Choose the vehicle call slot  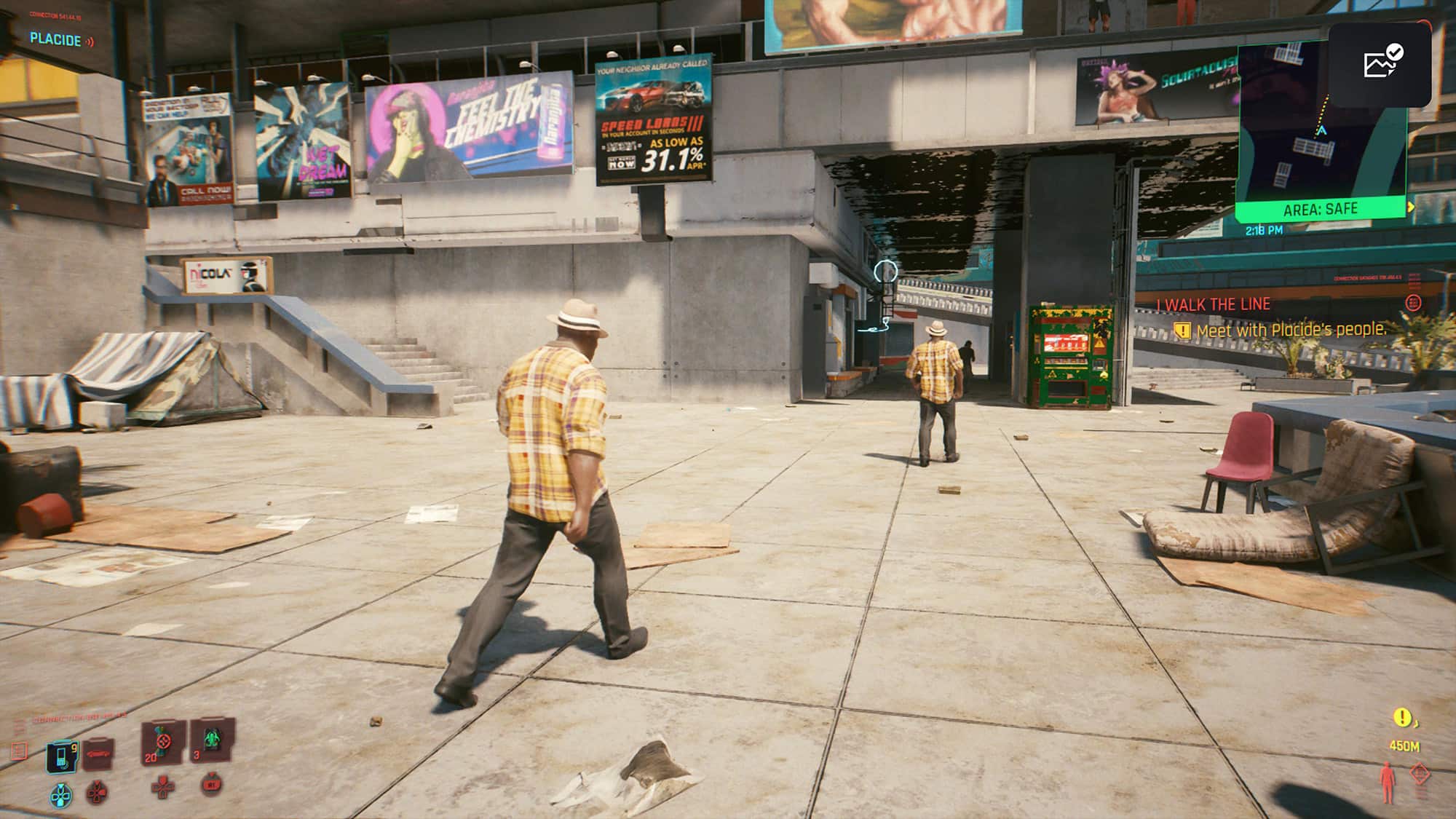coord(98,754)
